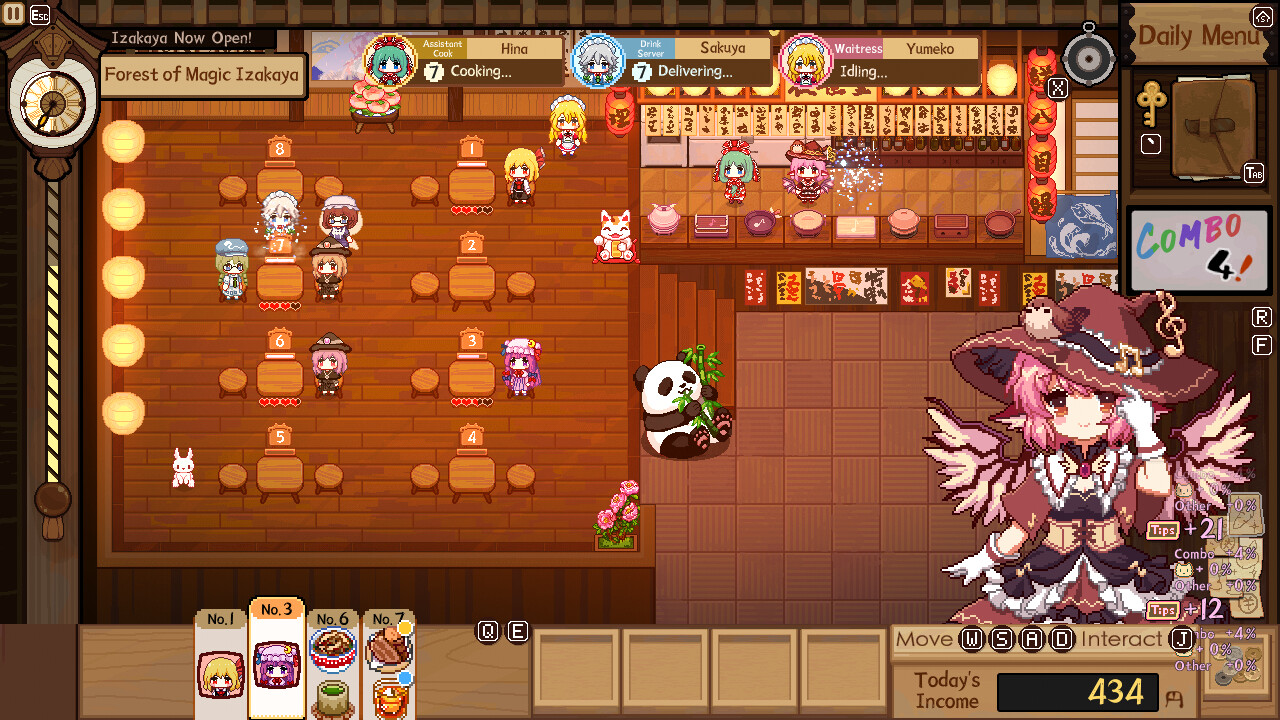Click Hina's Assistant Cook portrait
Screen dimensions: 1280x720
coord(389,62)
